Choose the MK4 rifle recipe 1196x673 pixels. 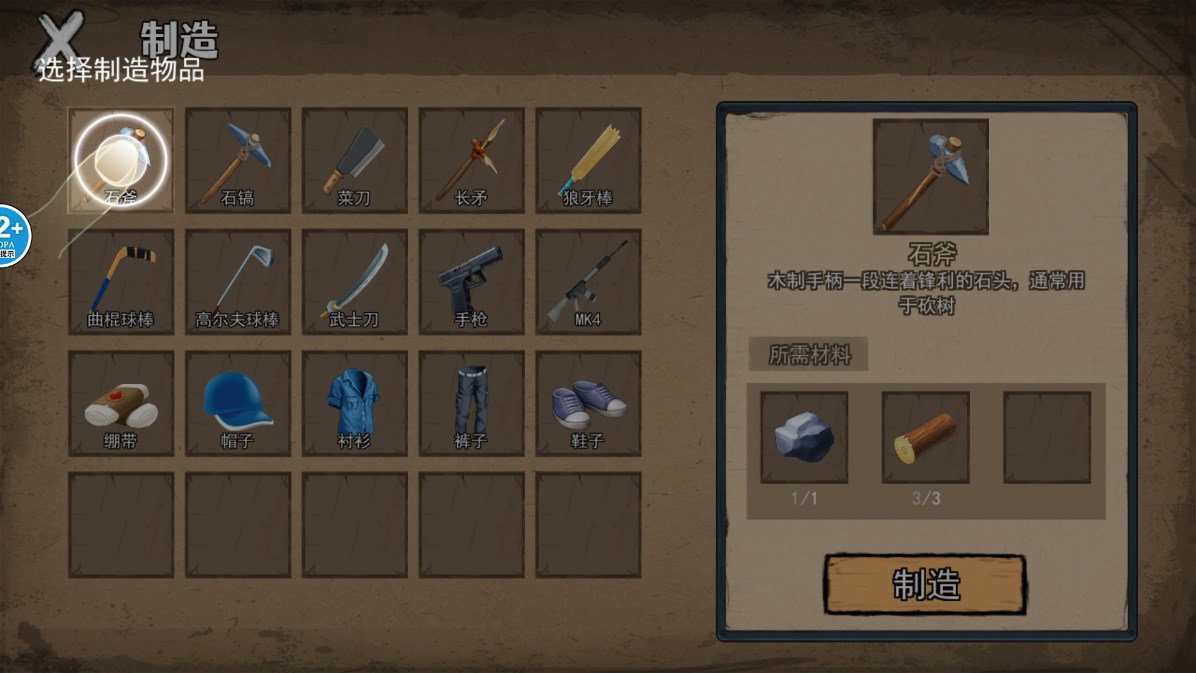click(x=588, y=281)
